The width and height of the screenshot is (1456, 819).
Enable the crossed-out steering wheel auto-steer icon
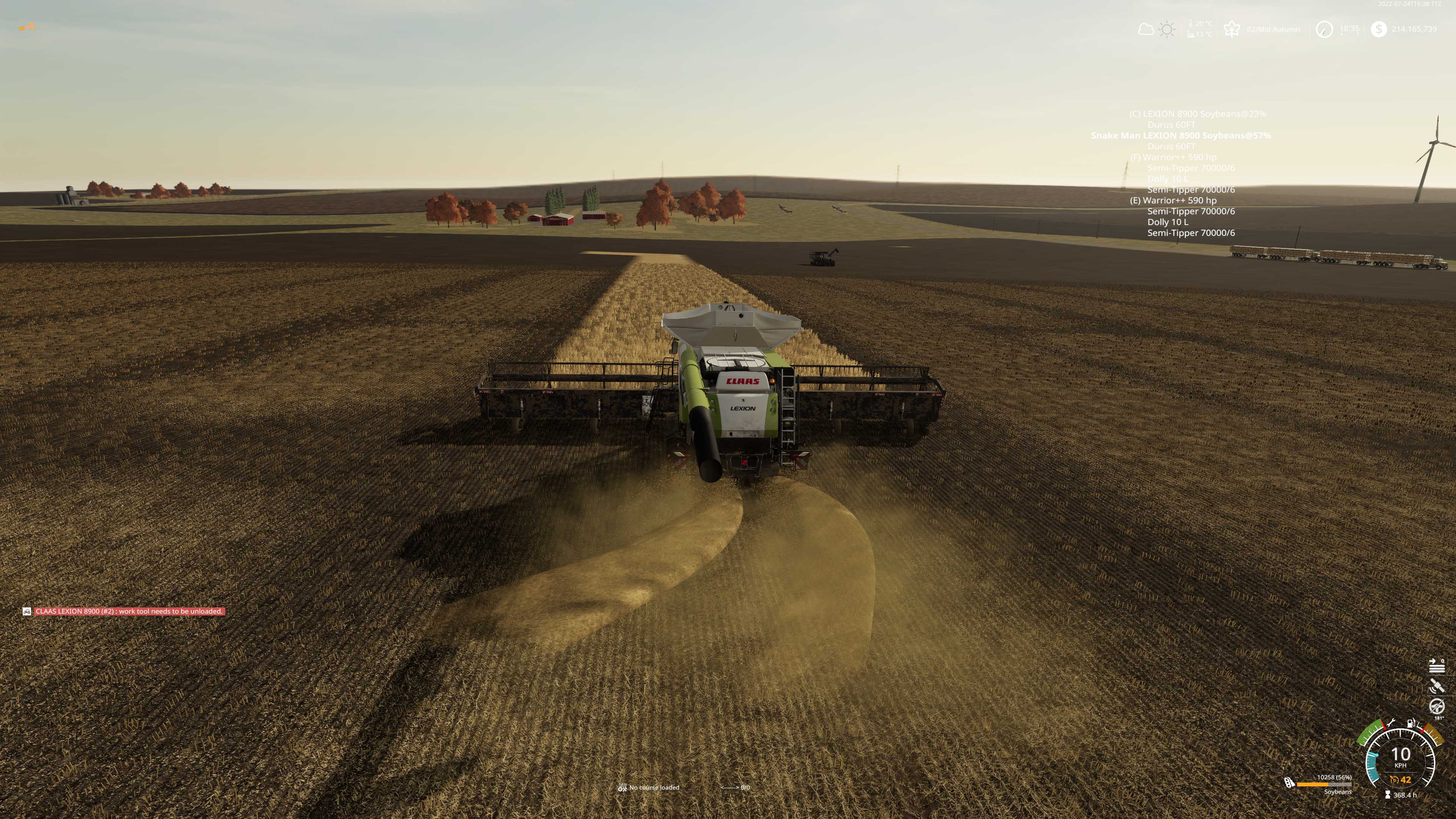pyautogui.click(x=1436, y=706)
